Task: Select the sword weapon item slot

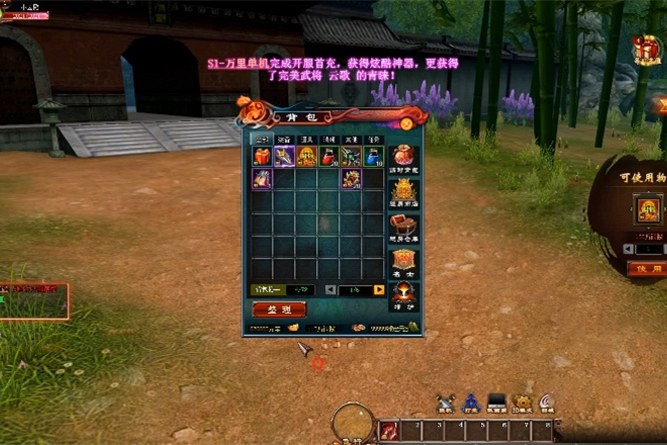Action: (x=284, y=156)
